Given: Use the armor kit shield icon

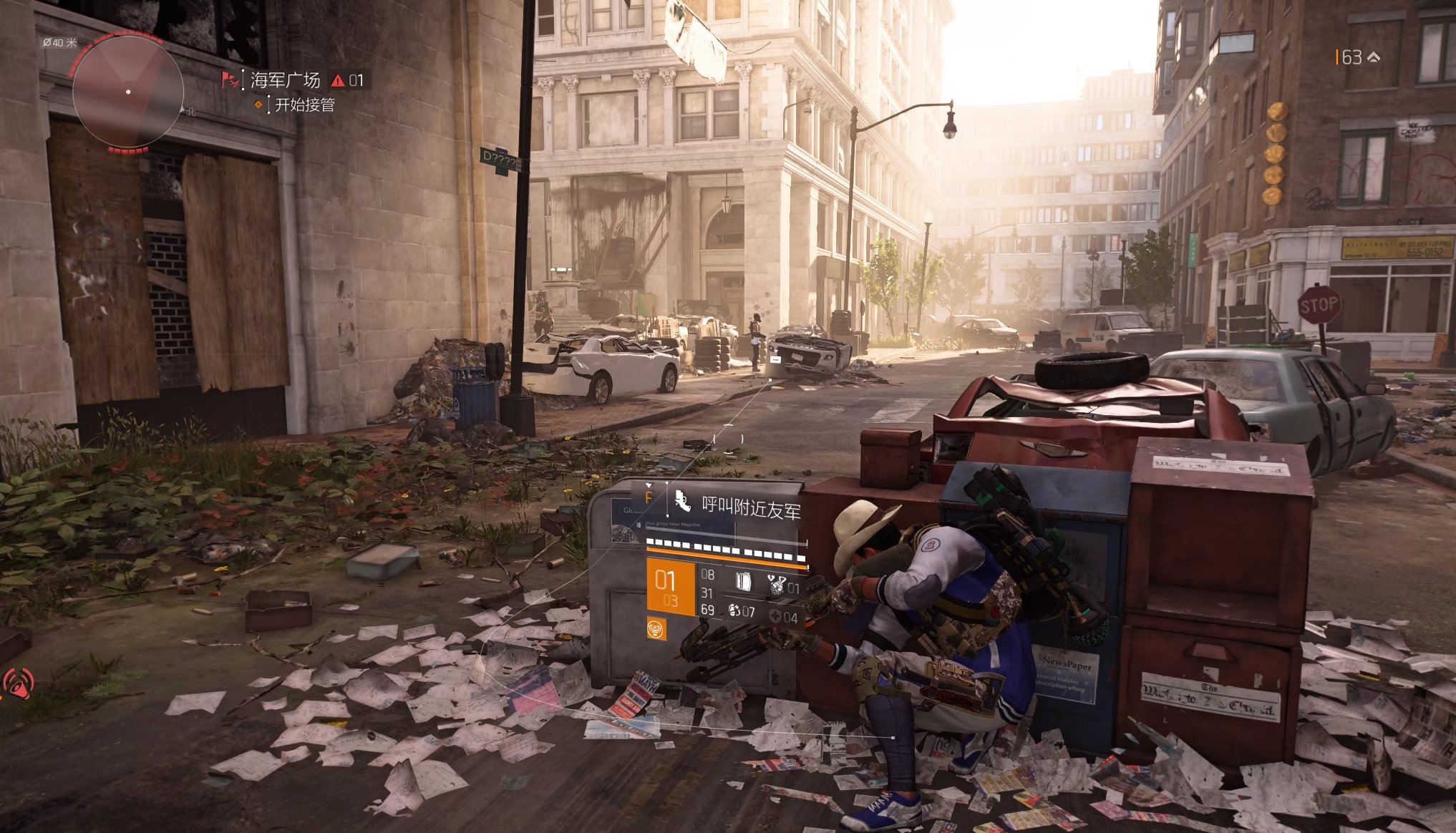Looking at the screenshot, I should click(776, 616).
